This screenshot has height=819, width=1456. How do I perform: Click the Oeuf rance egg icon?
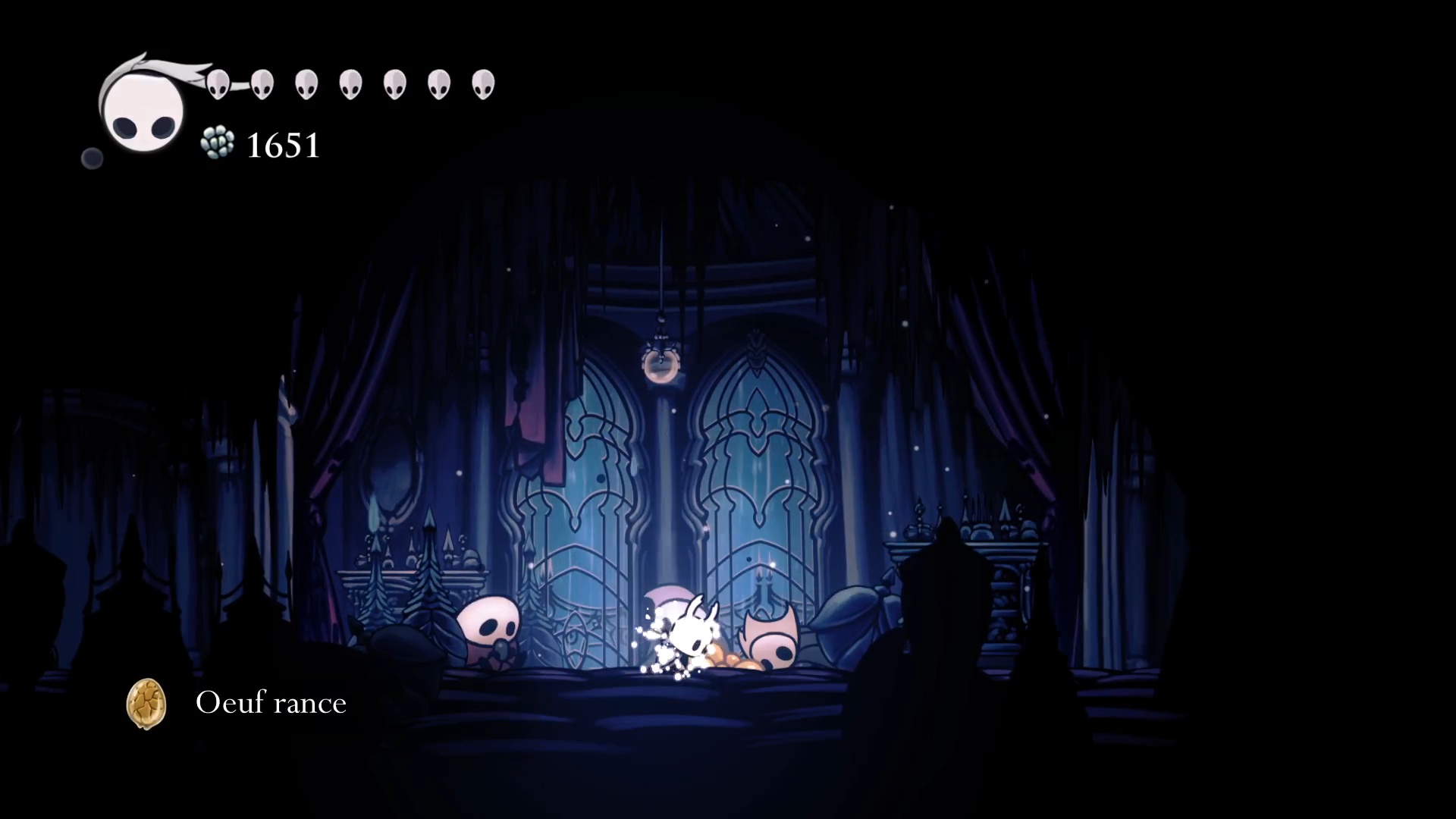tap(146, 704)
